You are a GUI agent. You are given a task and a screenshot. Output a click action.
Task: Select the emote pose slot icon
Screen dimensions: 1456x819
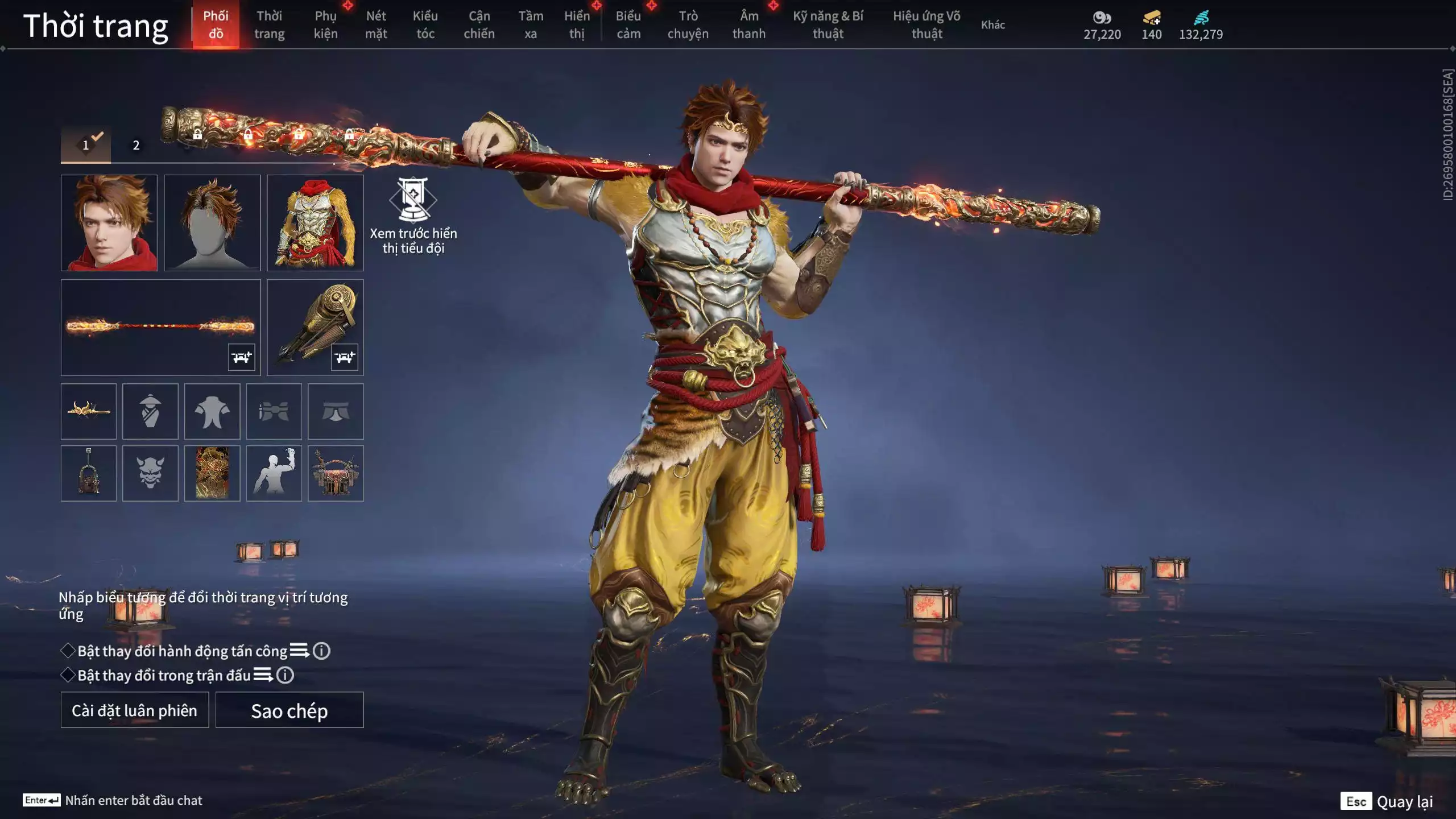tap(275, 473)
